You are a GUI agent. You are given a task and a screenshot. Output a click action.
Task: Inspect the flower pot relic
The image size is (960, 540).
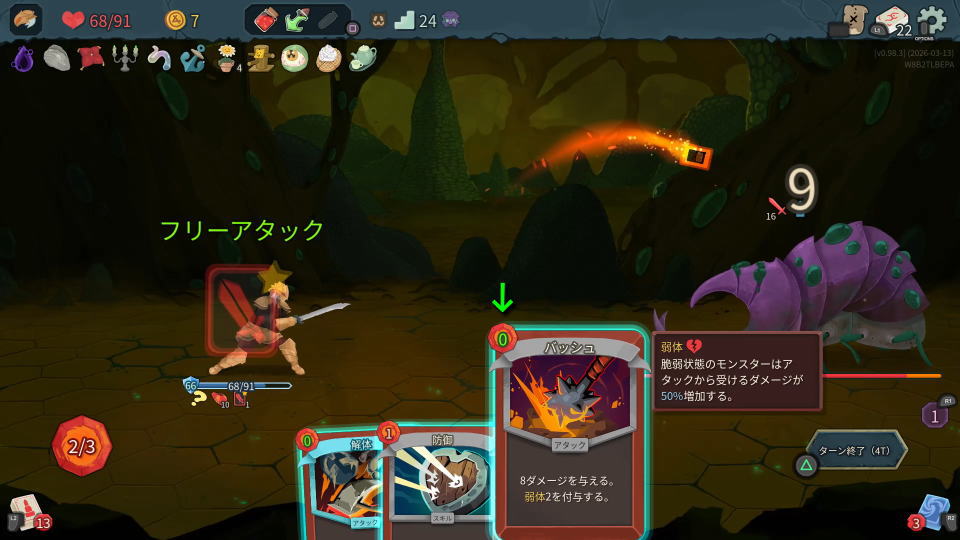[228, 59]
